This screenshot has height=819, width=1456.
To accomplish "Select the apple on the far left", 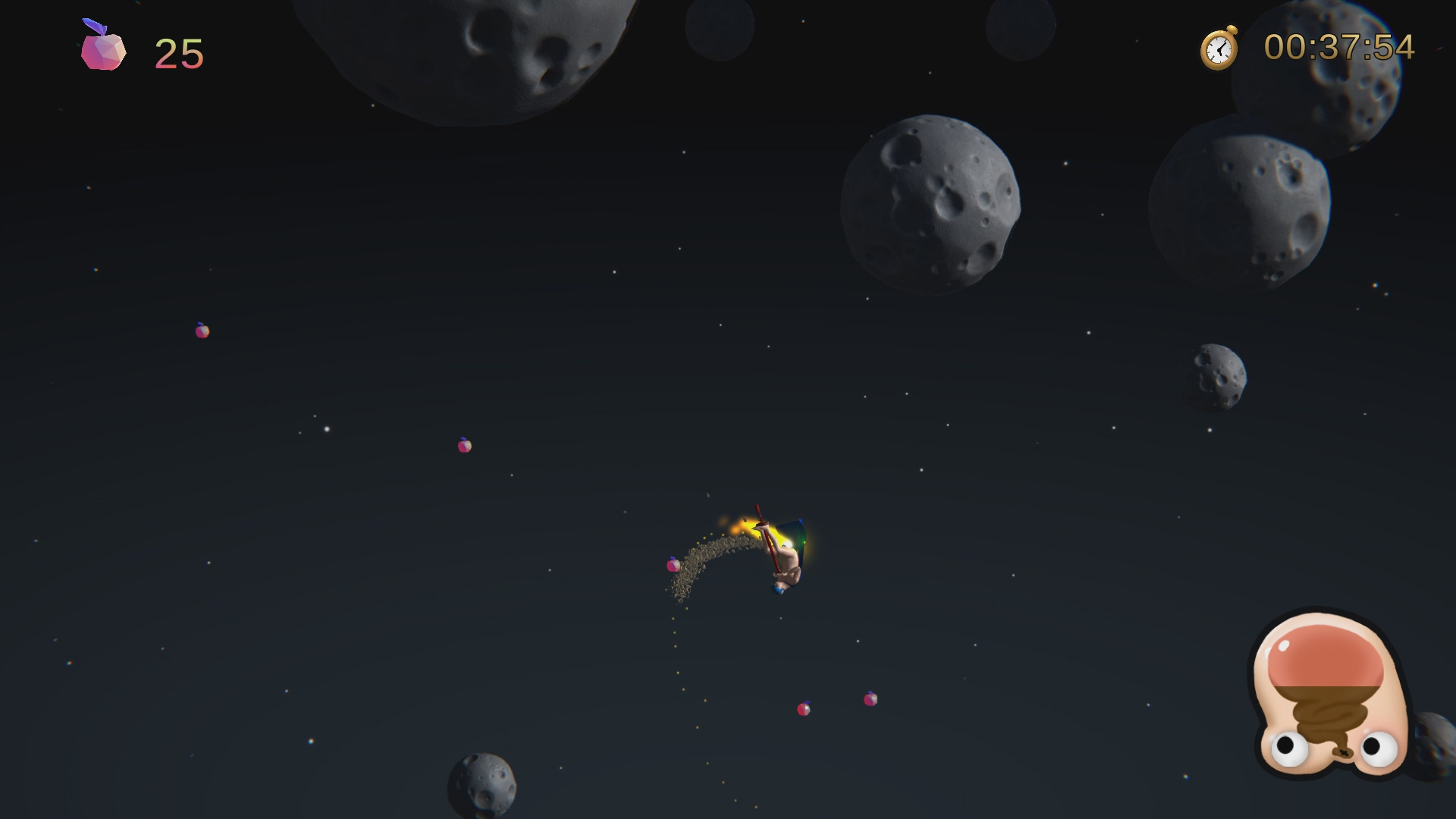I will (x=202, y=330).
